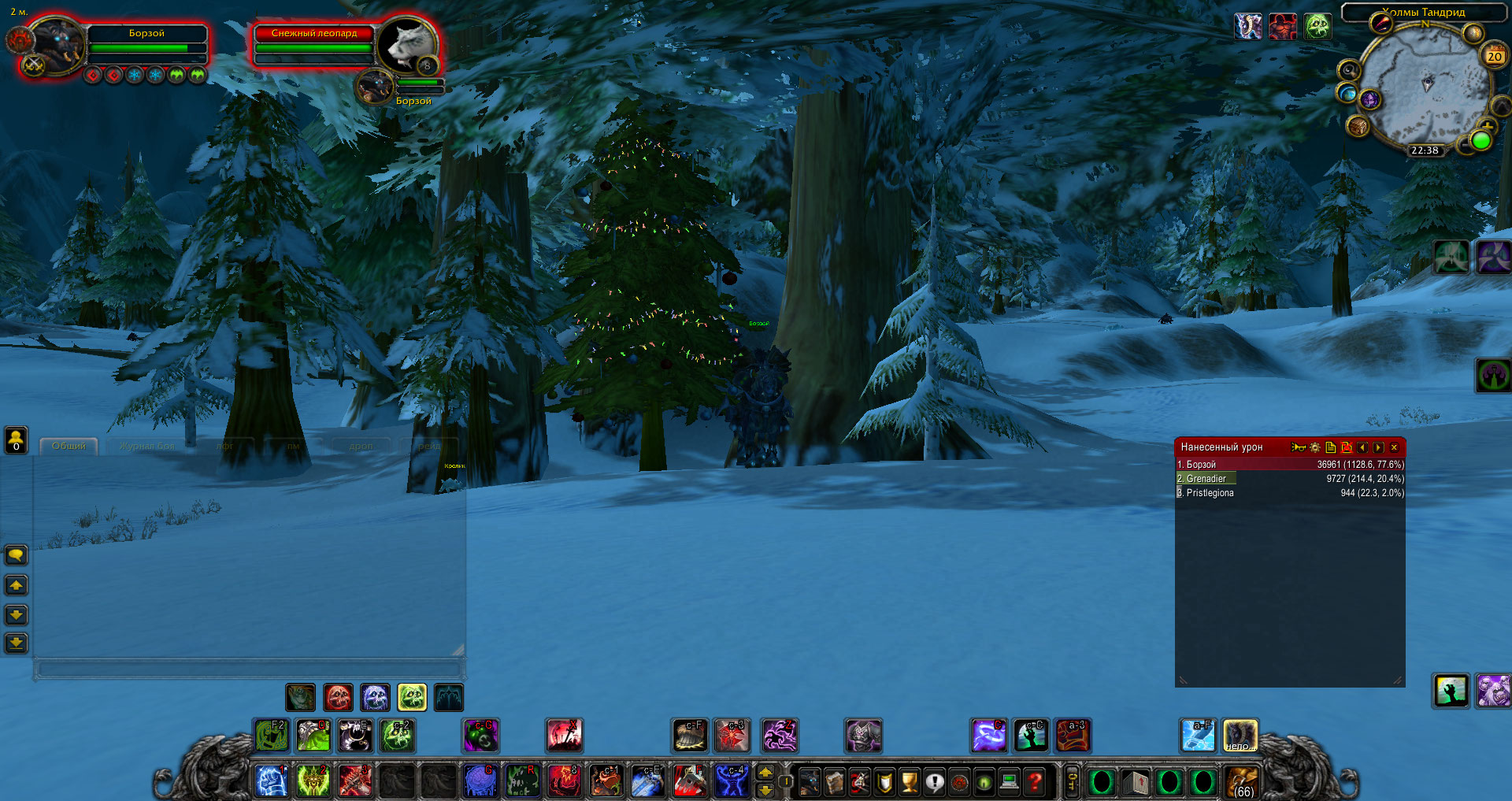This screenshot has width=1512, height=801.
Task: Cast the purple brain ability bound to G
Action: click(x=480, y=781)
